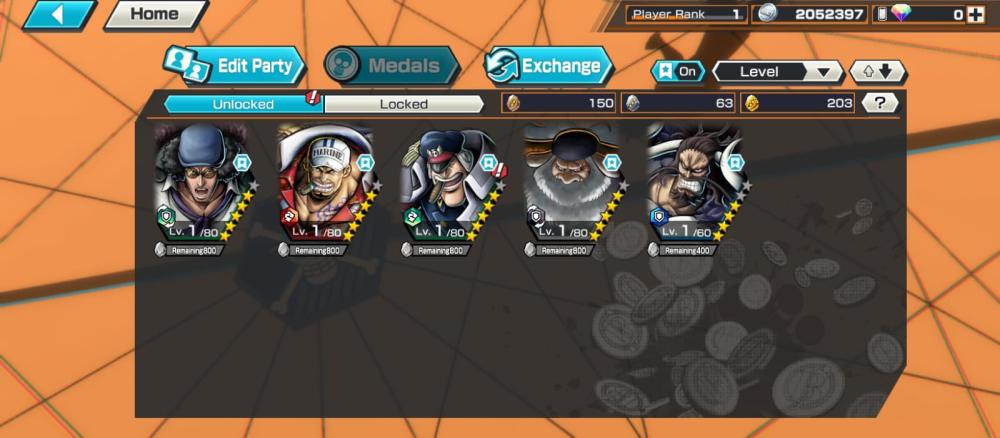
Task: Show the Locked characters list
Action: coord(404,103)
